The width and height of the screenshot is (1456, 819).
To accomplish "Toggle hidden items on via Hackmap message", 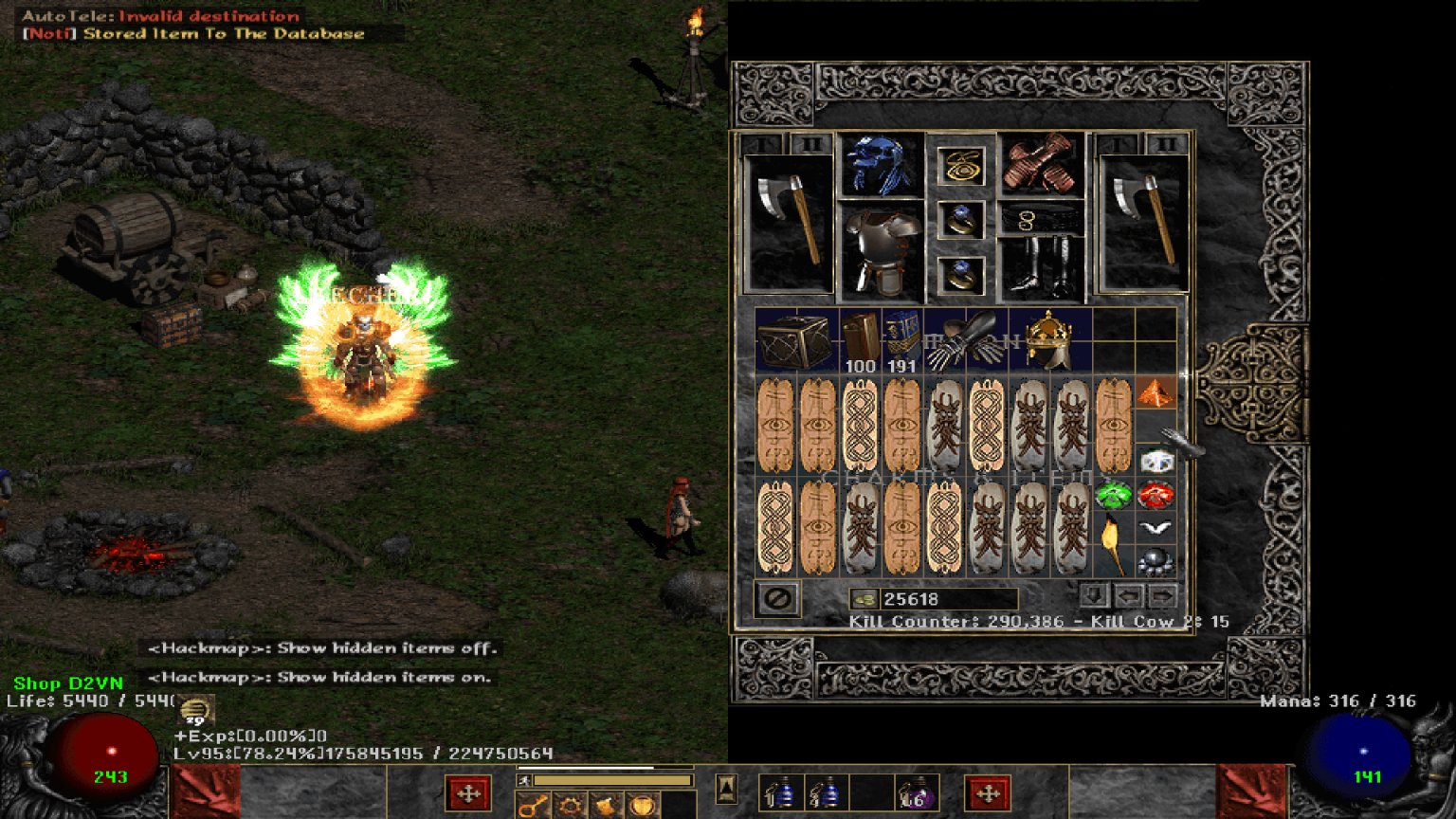I will [322, 678].
